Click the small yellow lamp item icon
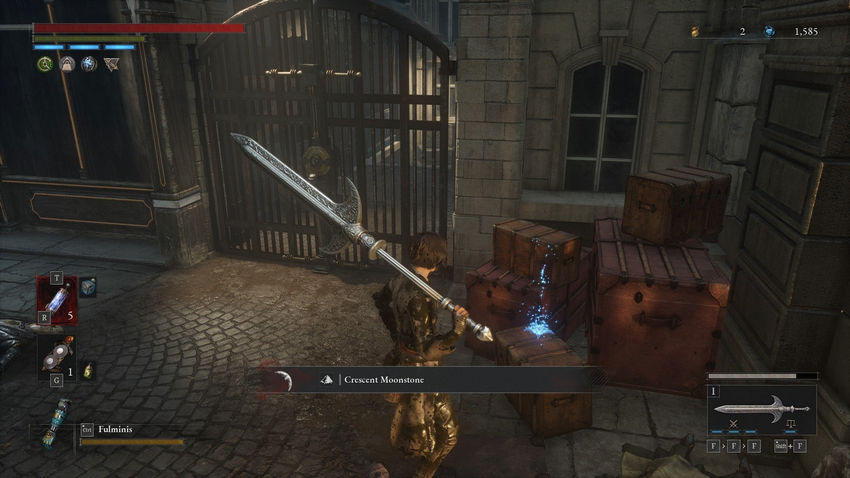The image size is (850, 478). pyautogui.click(x=88, y=369)
